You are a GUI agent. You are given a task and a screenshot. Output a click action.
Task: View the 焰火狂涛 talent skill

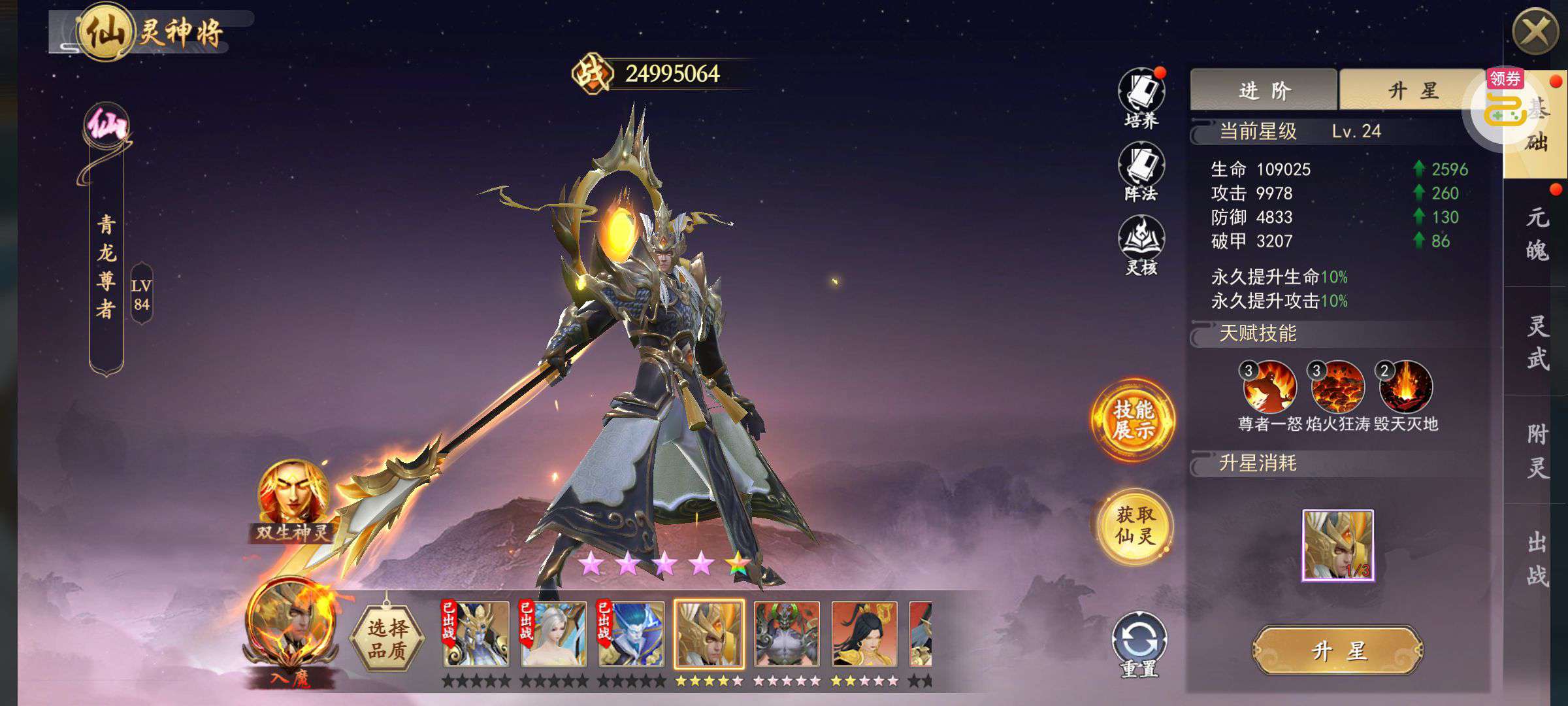tap(1337, 387)
